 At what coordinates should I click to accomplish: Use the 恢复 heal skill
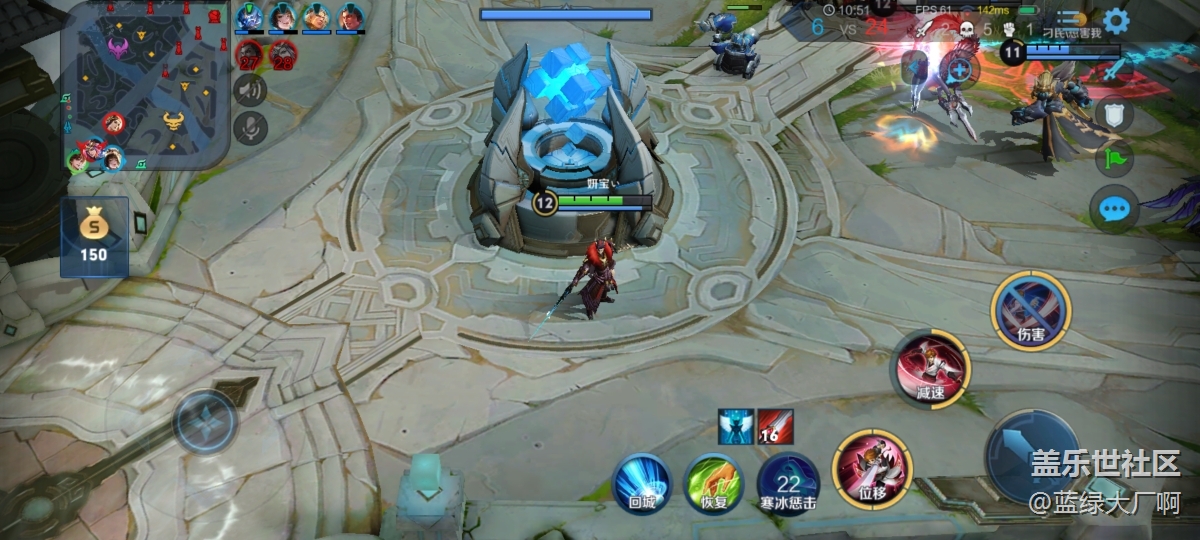(714, 484)
